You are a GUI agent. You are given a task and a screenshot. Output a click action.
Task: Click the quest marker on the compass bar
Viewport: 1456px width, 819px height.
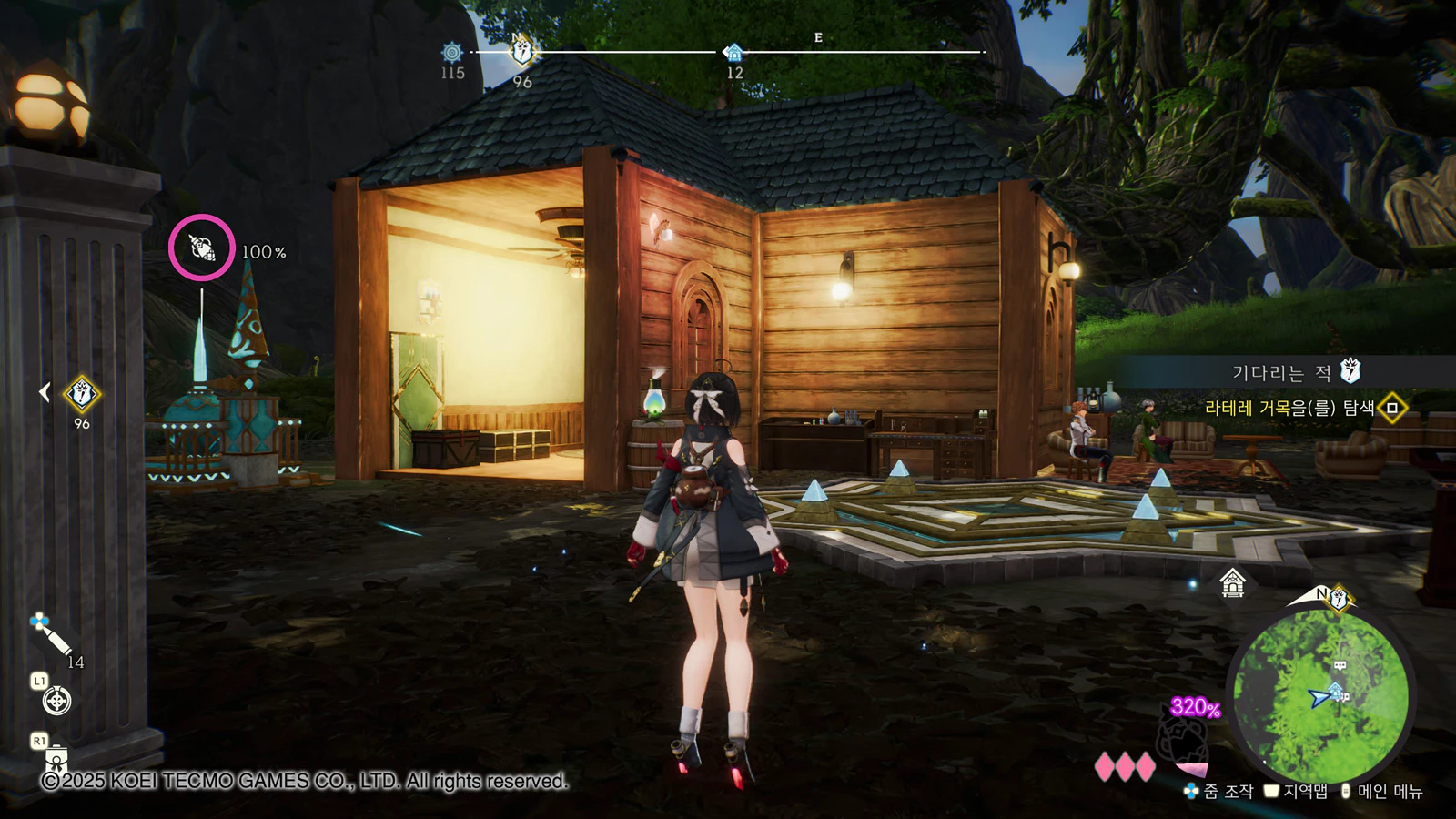click(522, 52)
